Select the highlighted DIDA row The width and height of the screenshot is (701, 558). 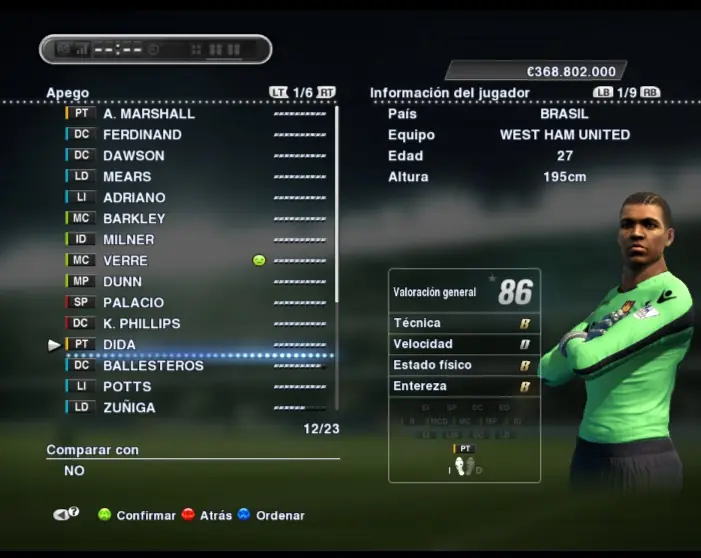coord(120,345)
